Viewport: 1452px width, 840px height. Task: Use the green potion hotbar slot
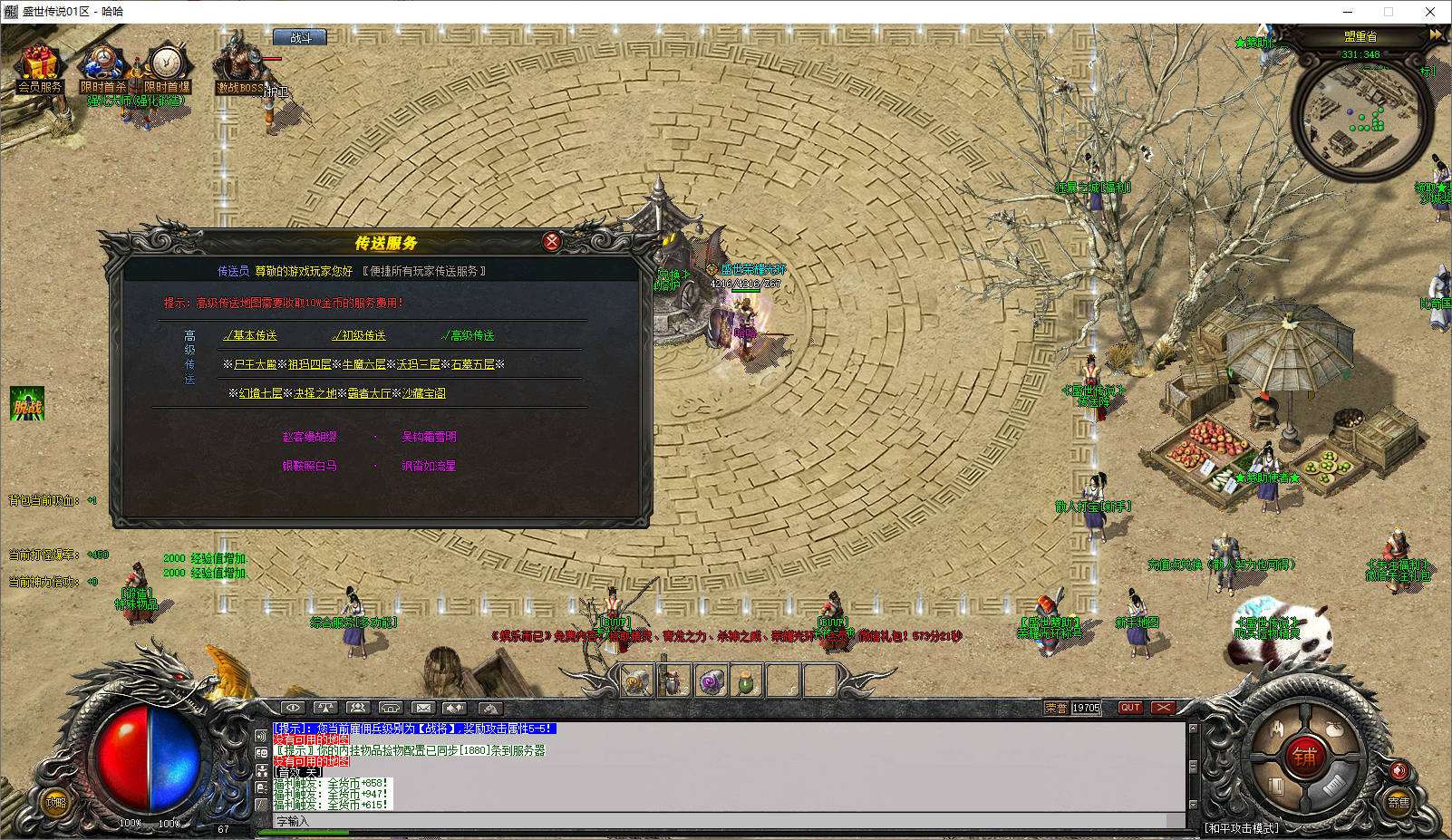(x=746, y=681)
